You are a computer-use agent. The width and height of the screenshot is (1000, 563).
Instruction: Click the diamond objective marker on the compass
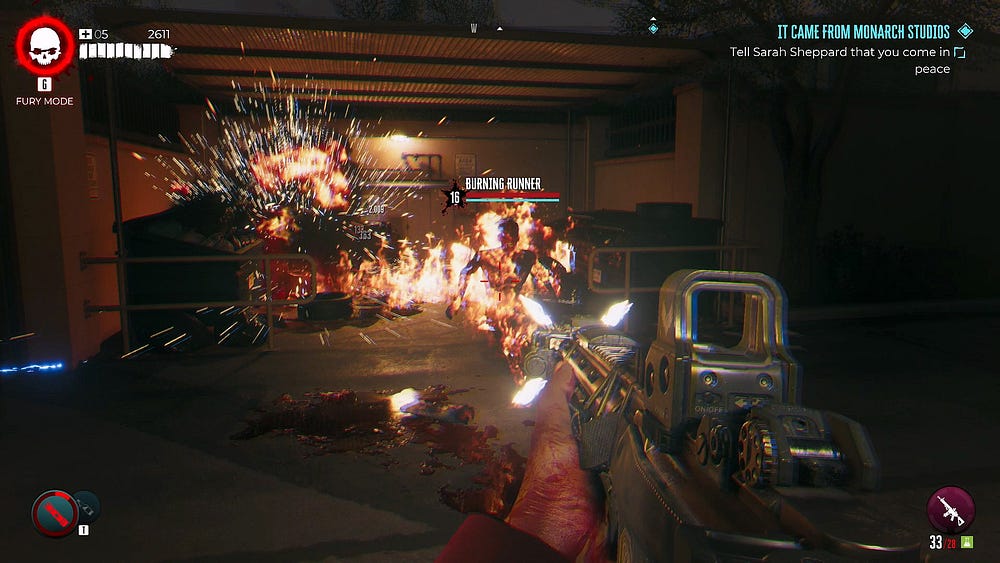[653, 28]
